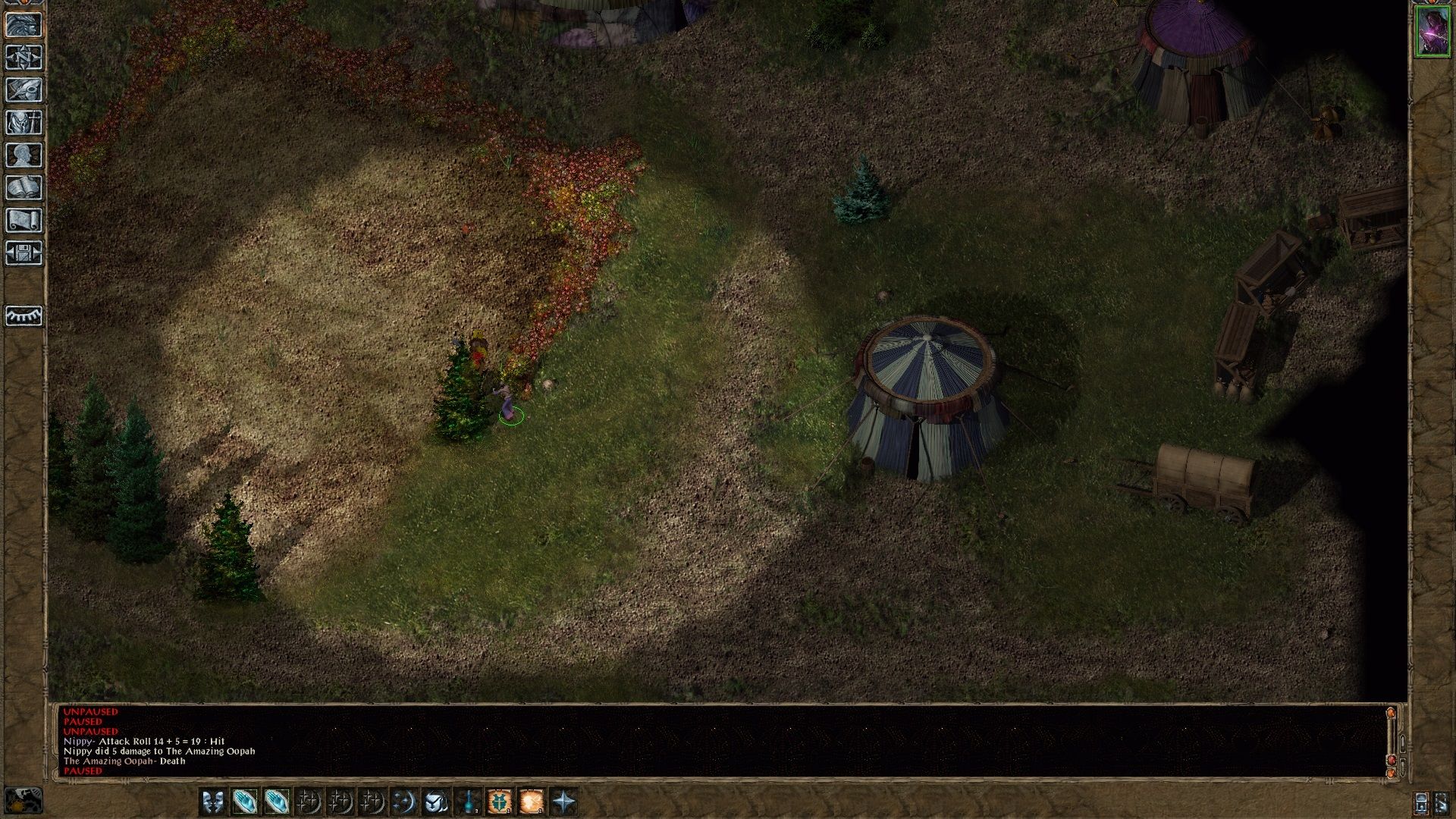Return to game via top-left stone face button
The height and width of the screenshot is (819, 1456).
point(24,25)
